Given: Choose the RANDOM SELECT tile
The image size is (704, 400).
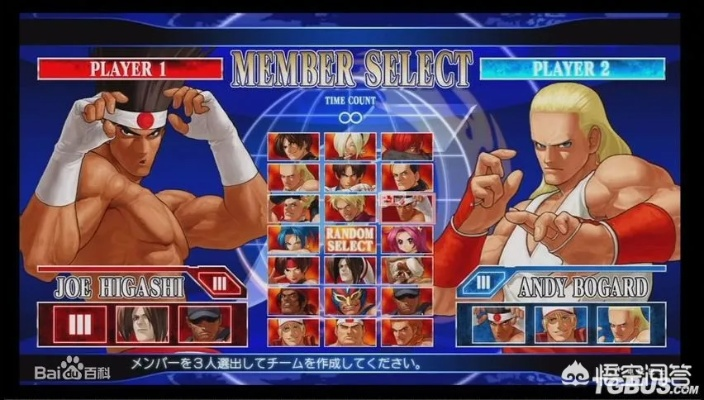Looking at the screenshot, I should point(349,240).
